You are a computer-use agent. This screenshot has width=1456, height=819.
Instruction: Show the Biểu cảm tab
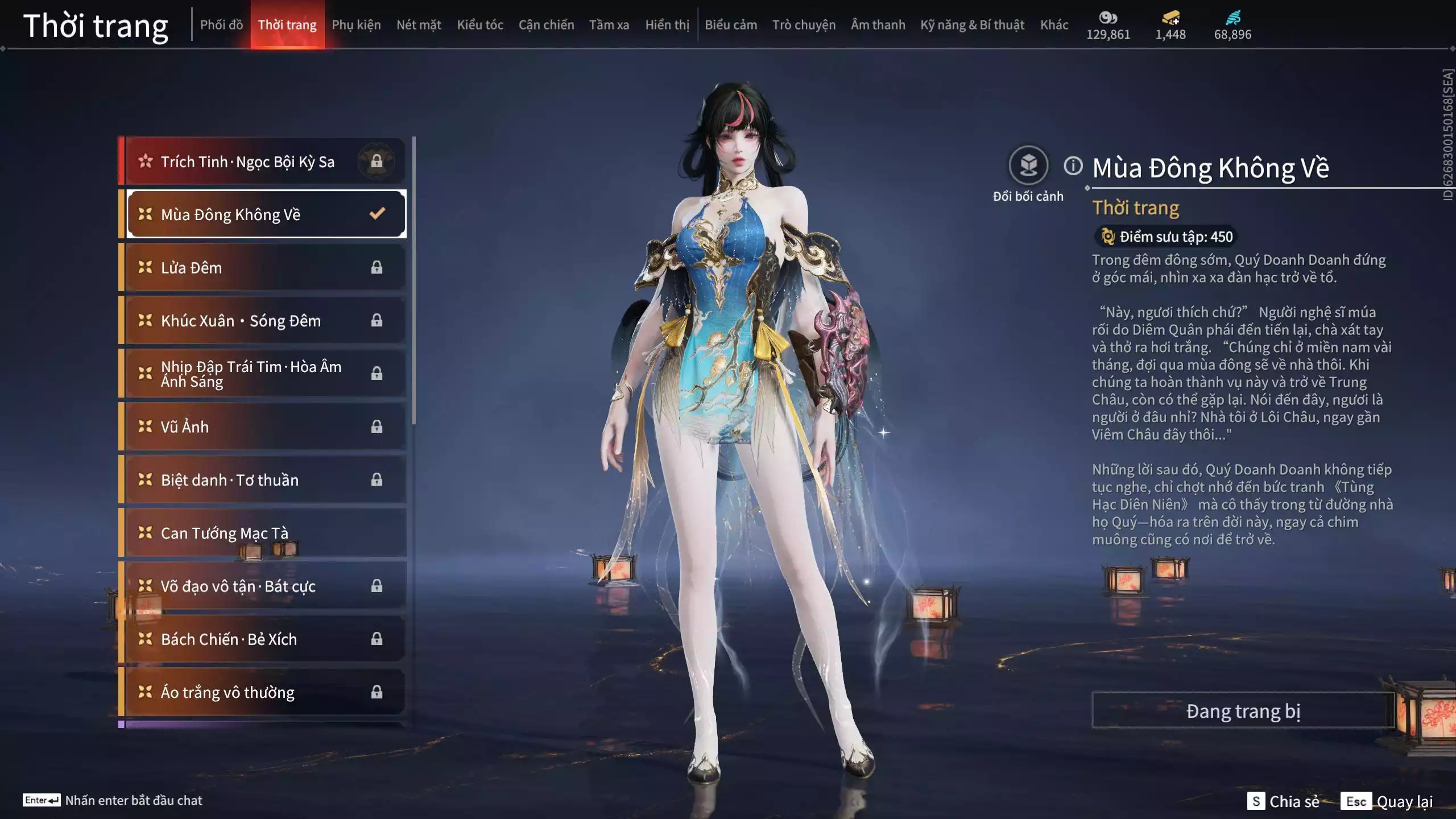[x=731, y=25]
